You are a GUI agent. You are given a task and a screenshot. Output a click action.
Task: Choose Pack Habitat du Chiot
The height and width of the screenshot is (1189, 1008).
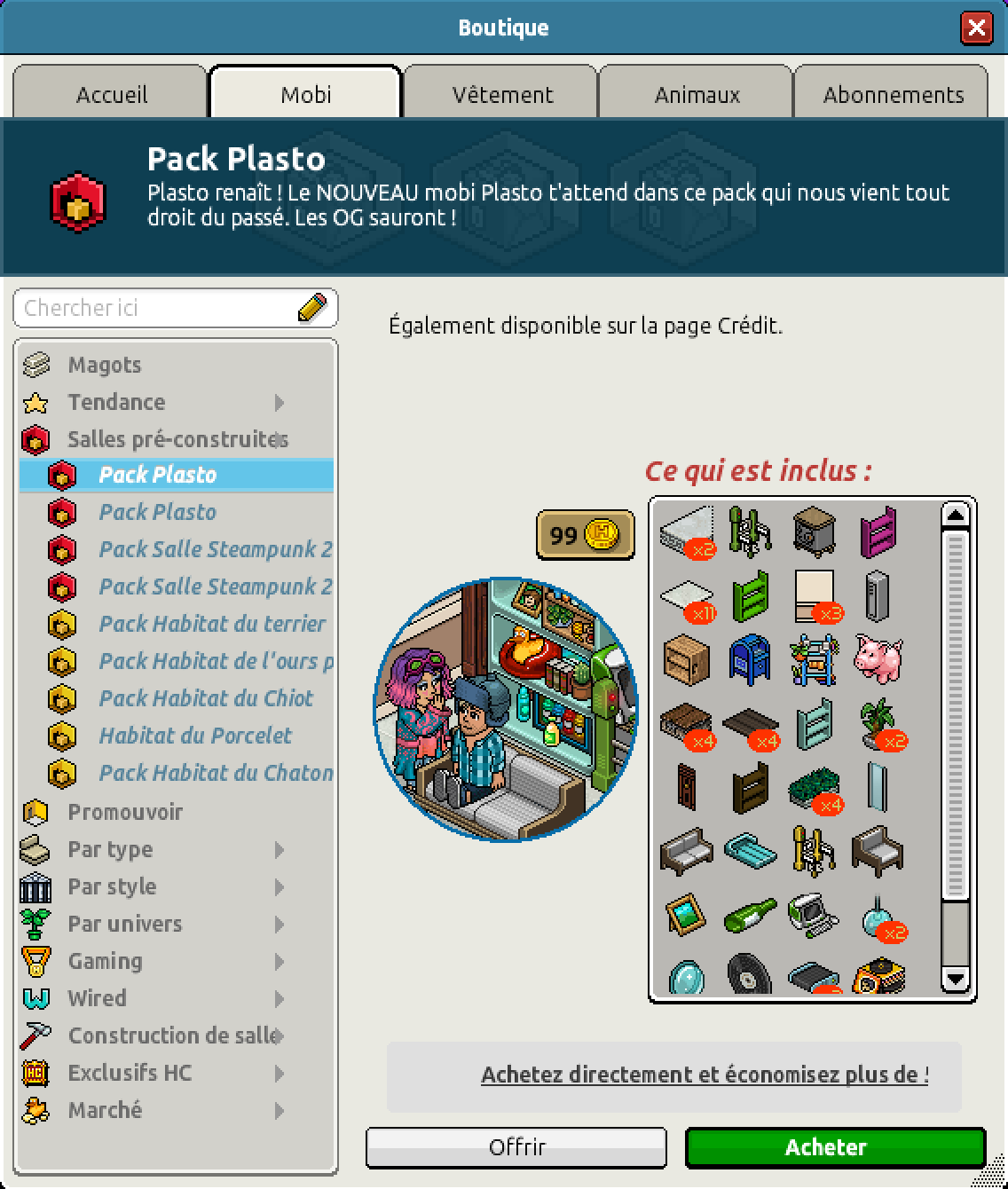point(206,698)
